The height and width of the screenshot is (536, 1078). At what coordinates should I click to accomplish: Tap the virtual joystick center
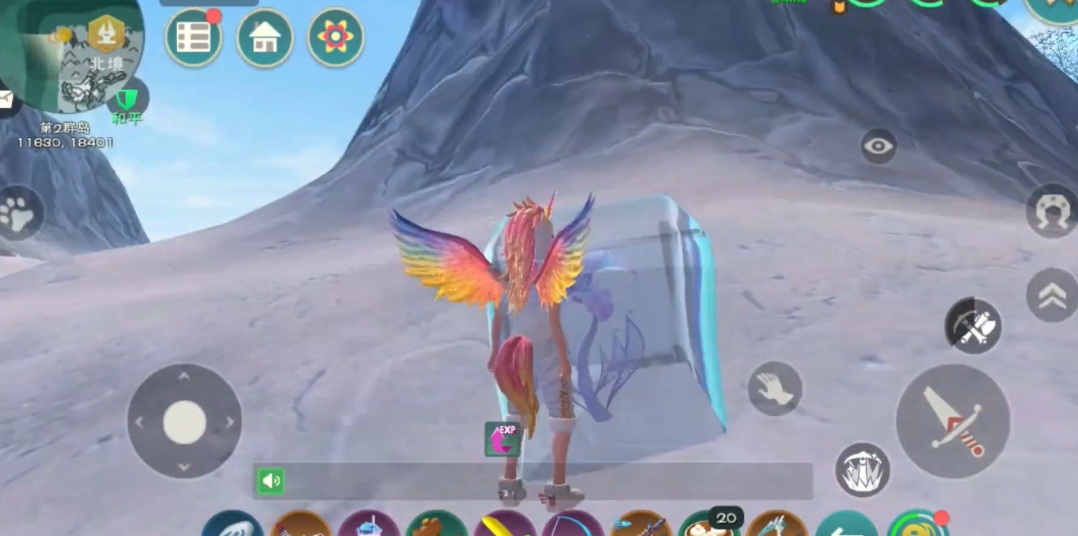pos(184,421)
